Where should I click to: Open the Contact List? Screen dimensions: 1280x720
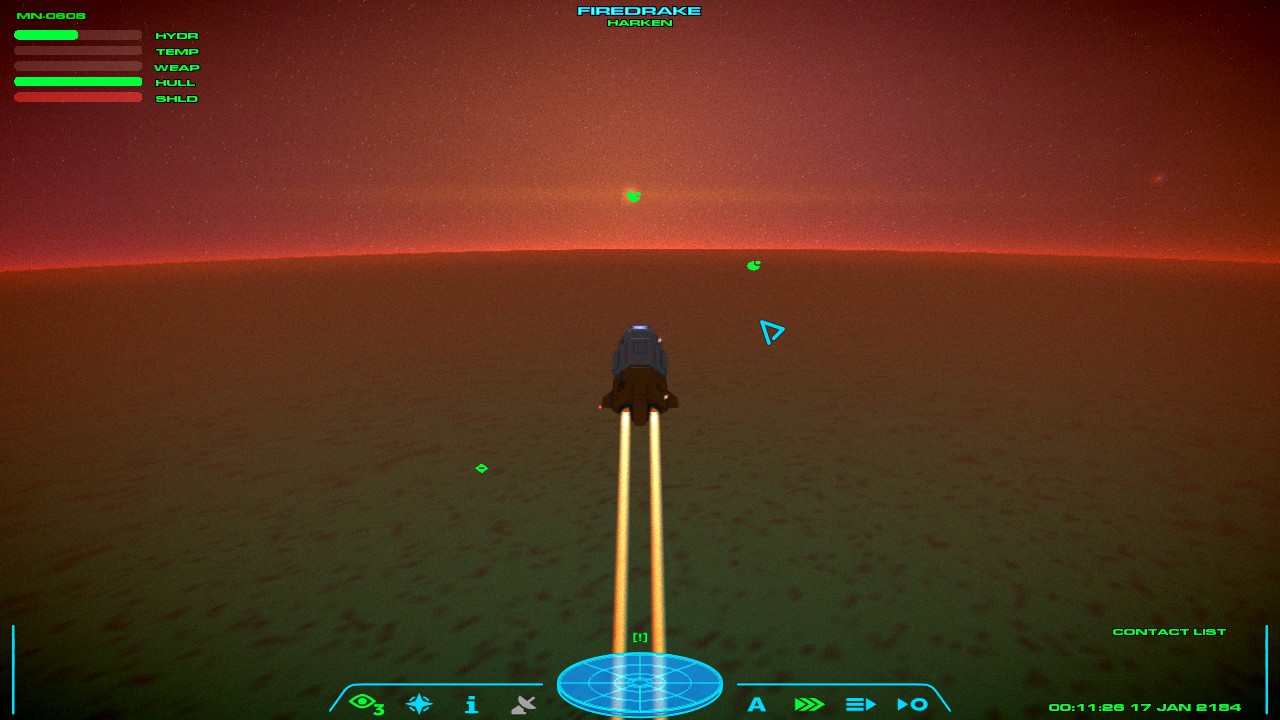pyautogui.click(x=1169, y=632)
